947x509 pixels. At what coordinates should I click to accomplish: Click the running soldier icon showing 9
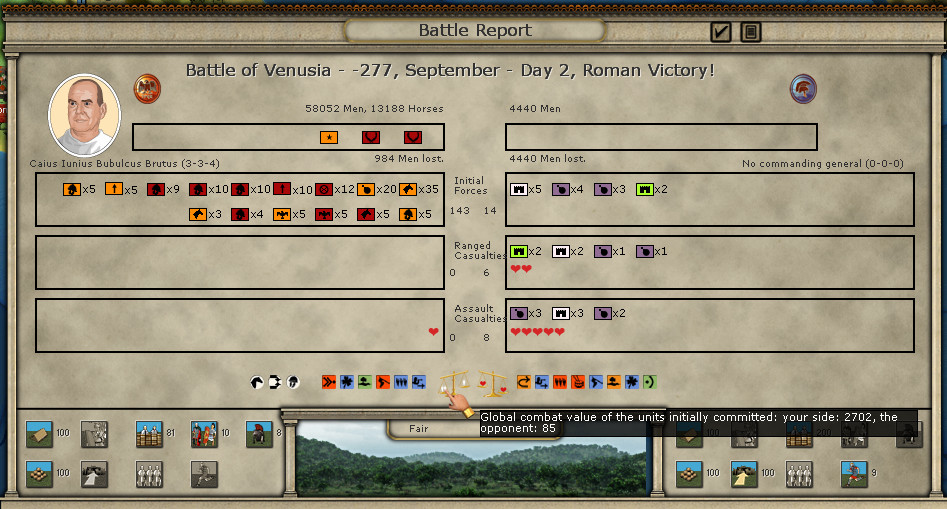coord(853,473)
